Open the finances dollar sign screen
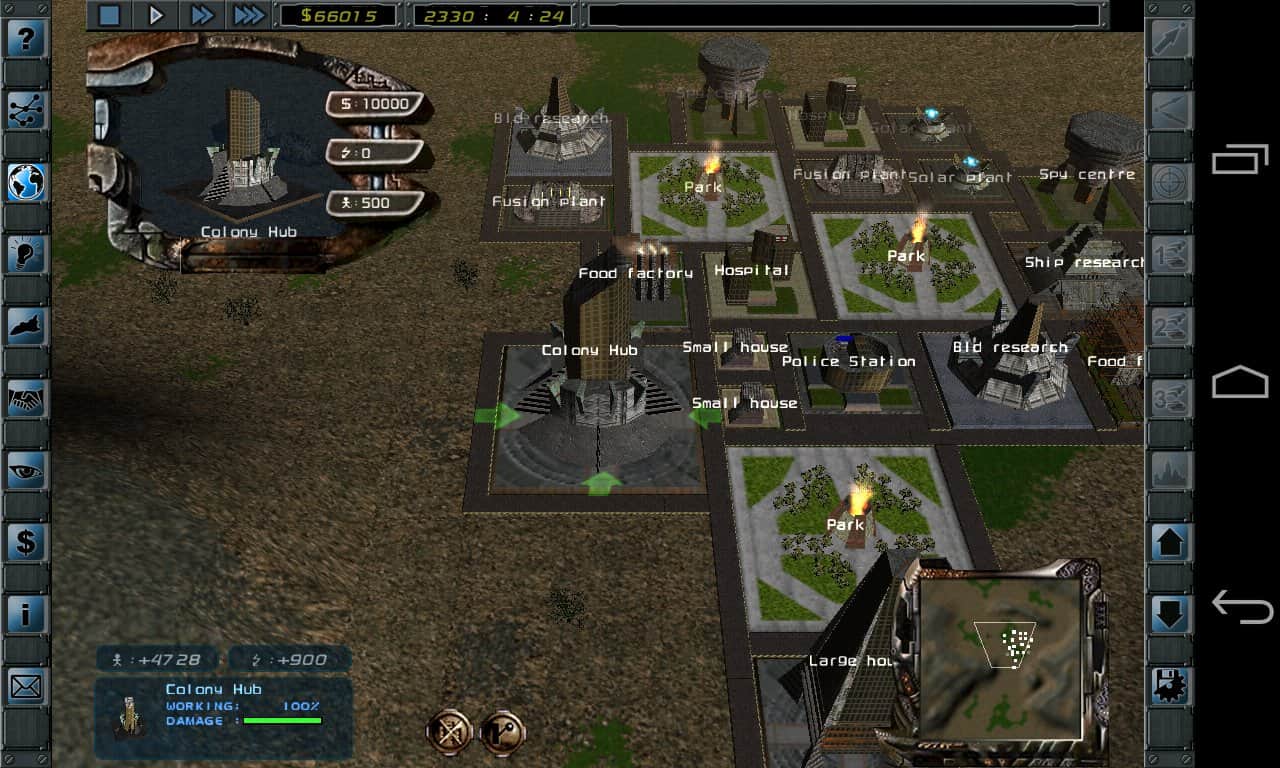Image resolution: width=1280 pixels, height=768 pixels. [x=26, y=543]
